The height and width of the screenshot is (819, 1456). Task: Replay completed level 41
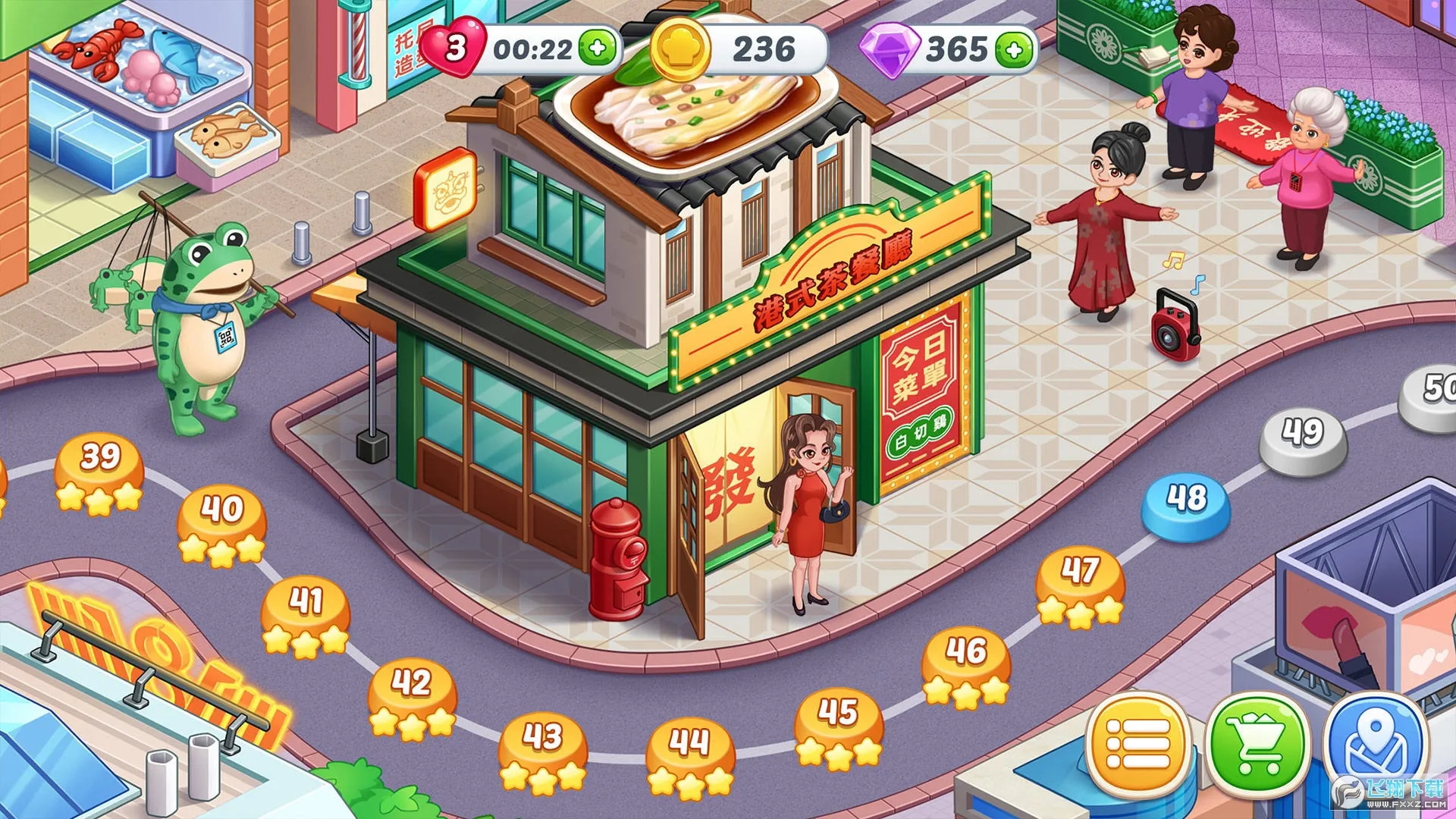tap(306, 612)
